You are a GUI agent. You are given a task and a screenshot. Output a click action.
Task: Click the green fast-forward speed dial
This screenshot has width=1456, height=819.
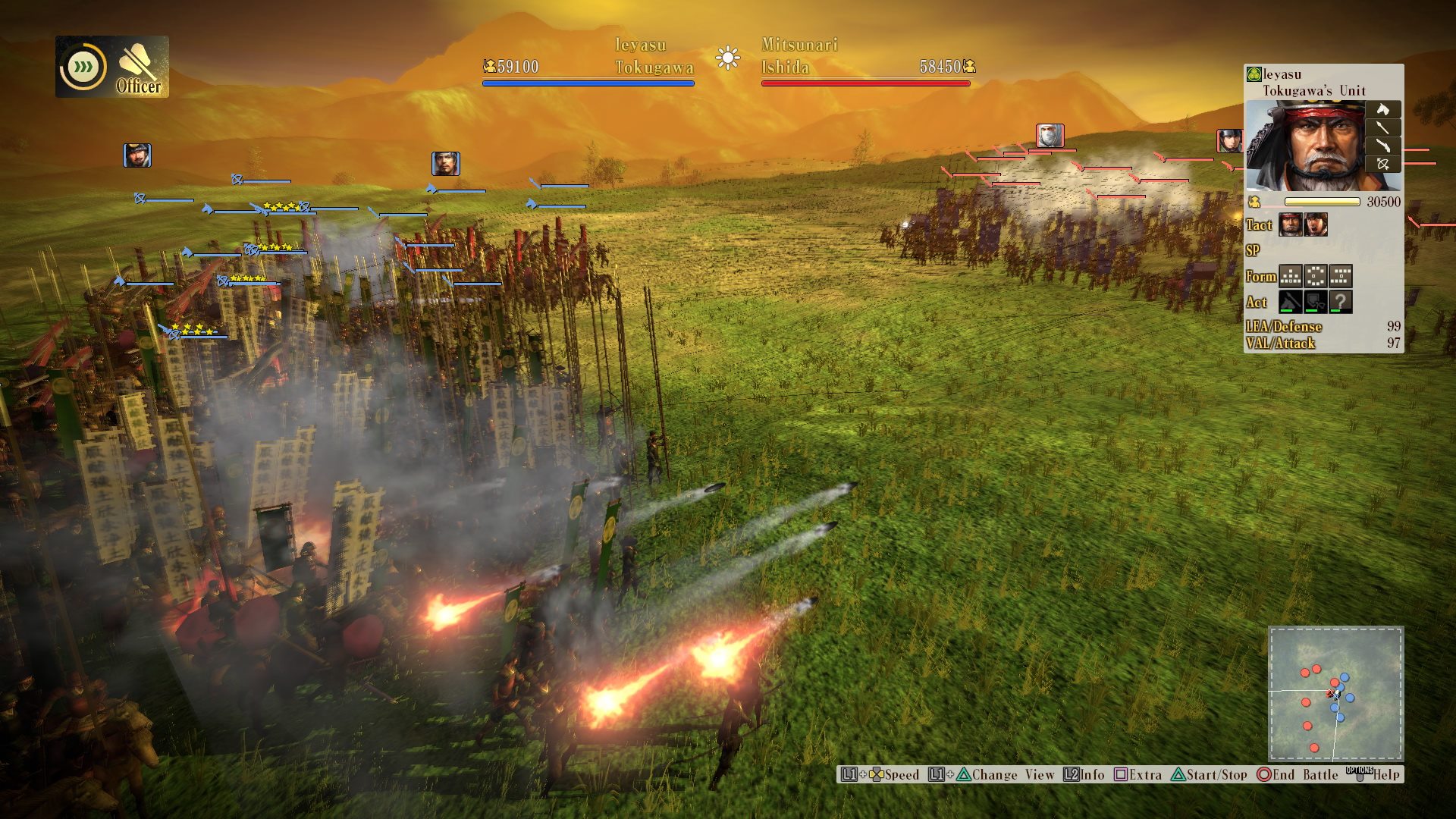[x=83, y=67]
